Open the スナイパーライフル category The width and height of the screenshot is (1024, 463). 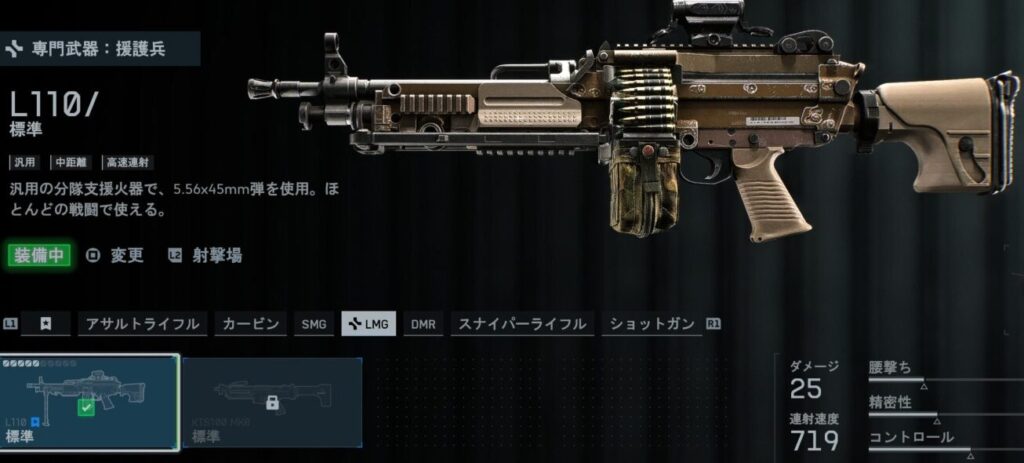coord(522,324)
